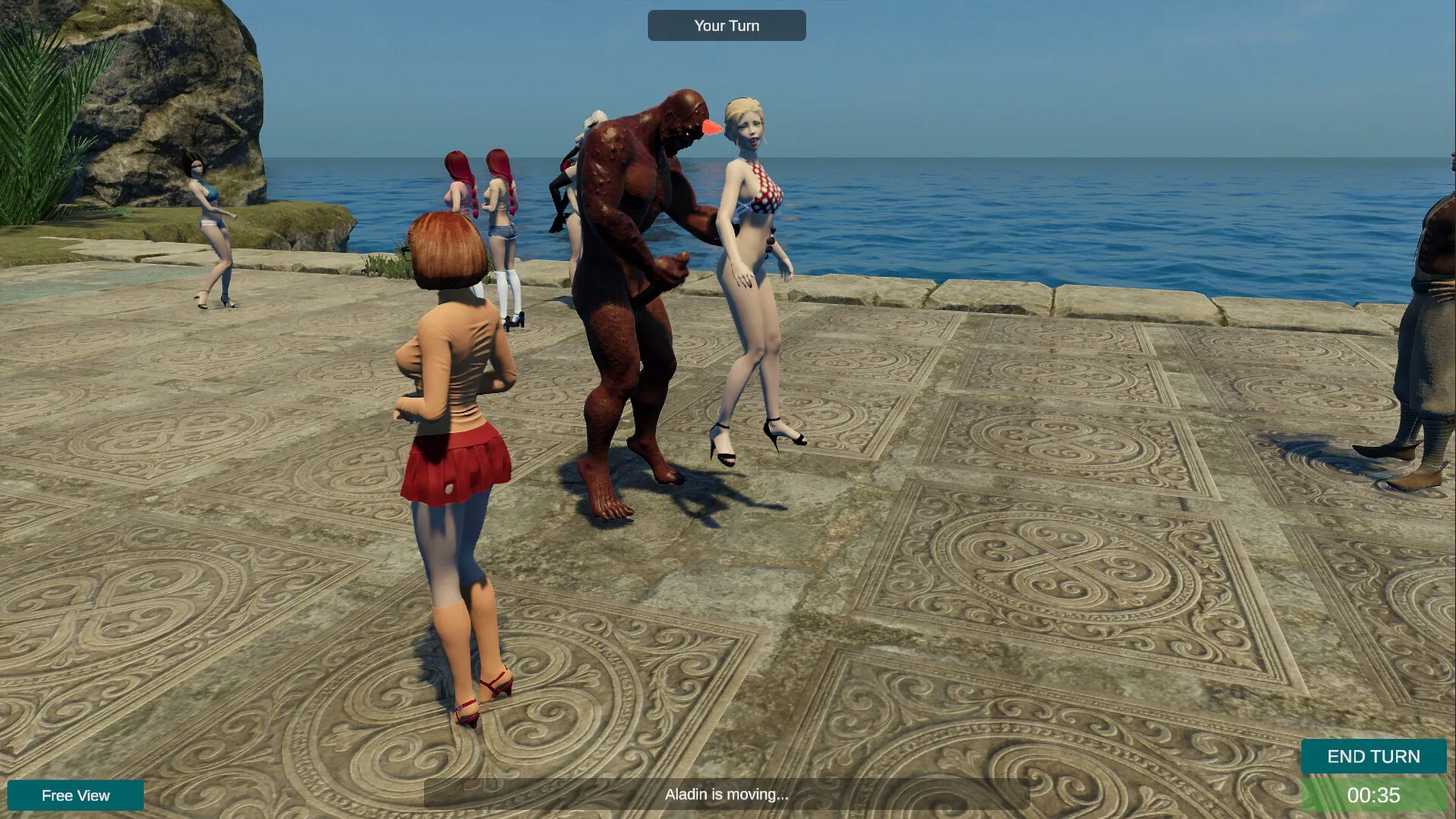Click the END TURN button

pos(1373,756)
